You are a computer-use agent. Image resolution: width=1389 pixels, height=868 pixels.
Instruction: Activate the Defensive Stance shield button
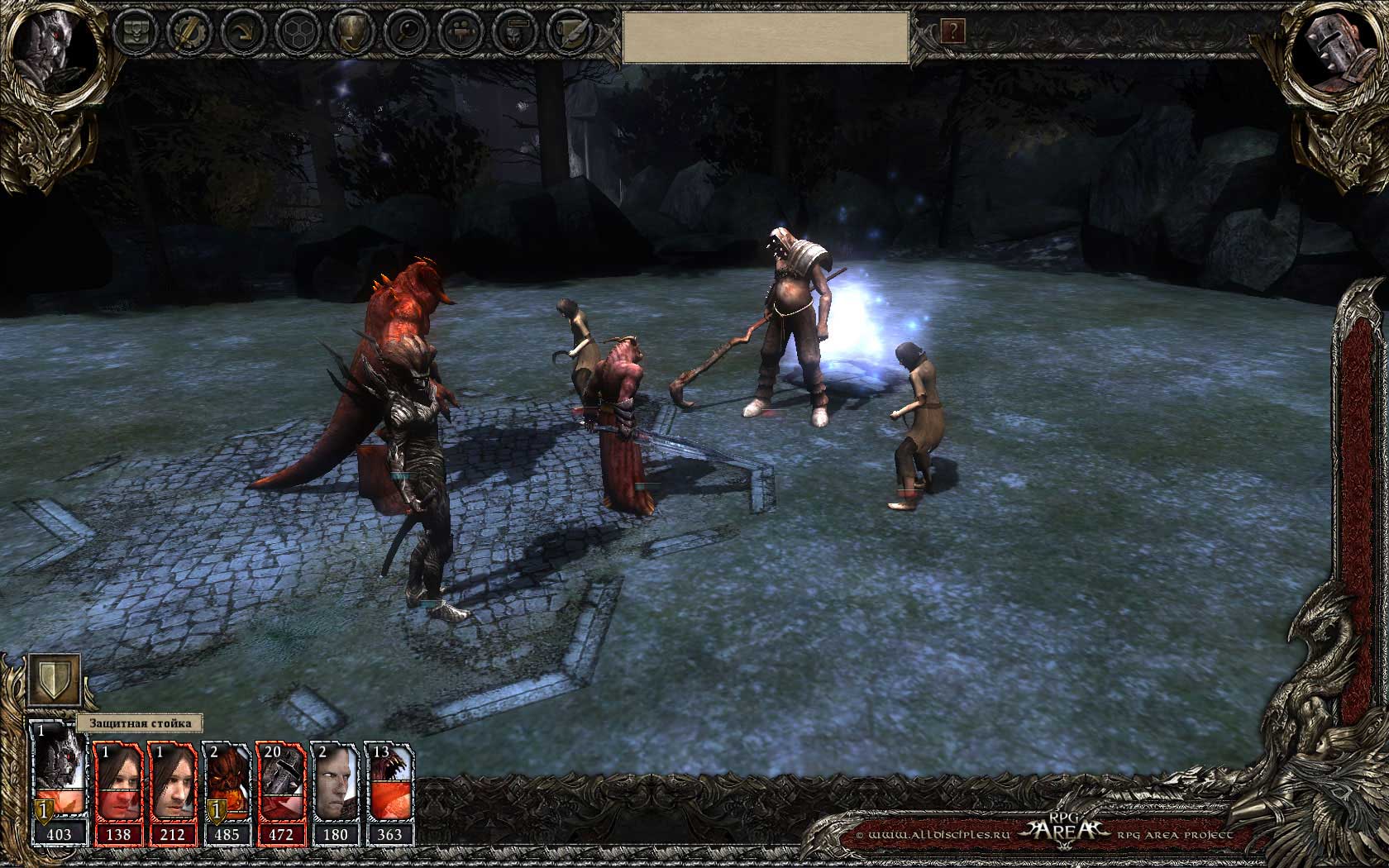(x=55, y=680)
